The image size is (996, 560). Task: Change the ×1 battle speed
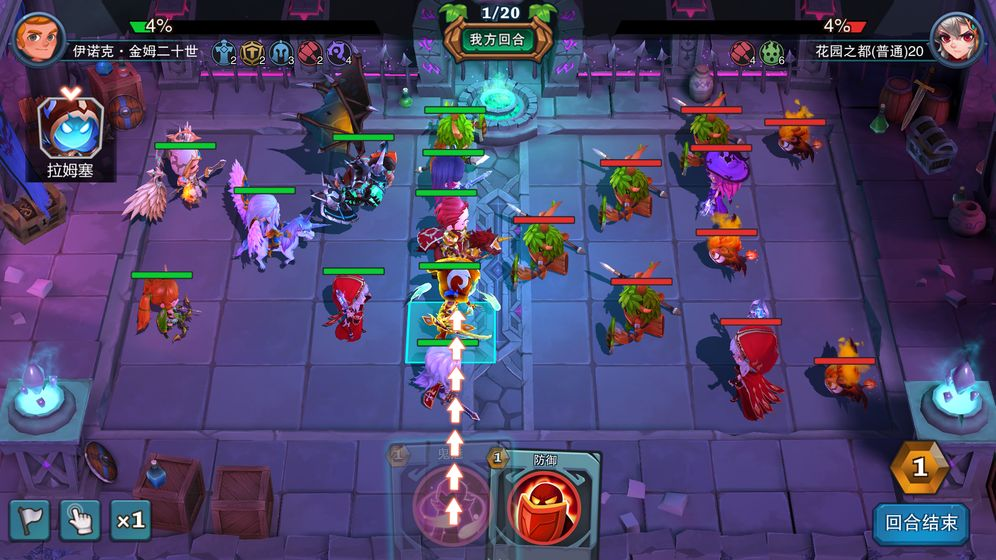(x=130, y=520)
